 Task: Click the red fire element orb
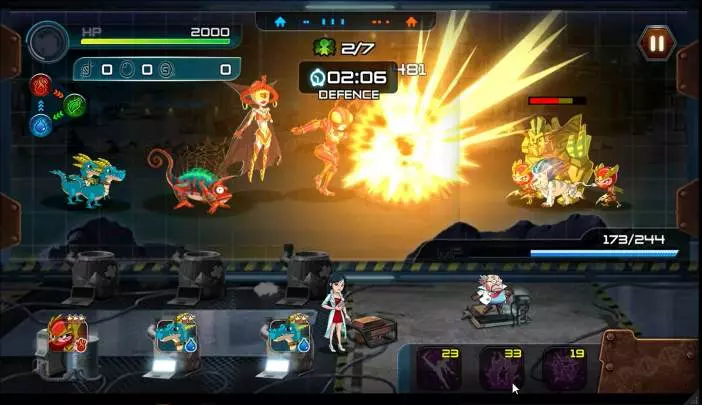(42, 84)
